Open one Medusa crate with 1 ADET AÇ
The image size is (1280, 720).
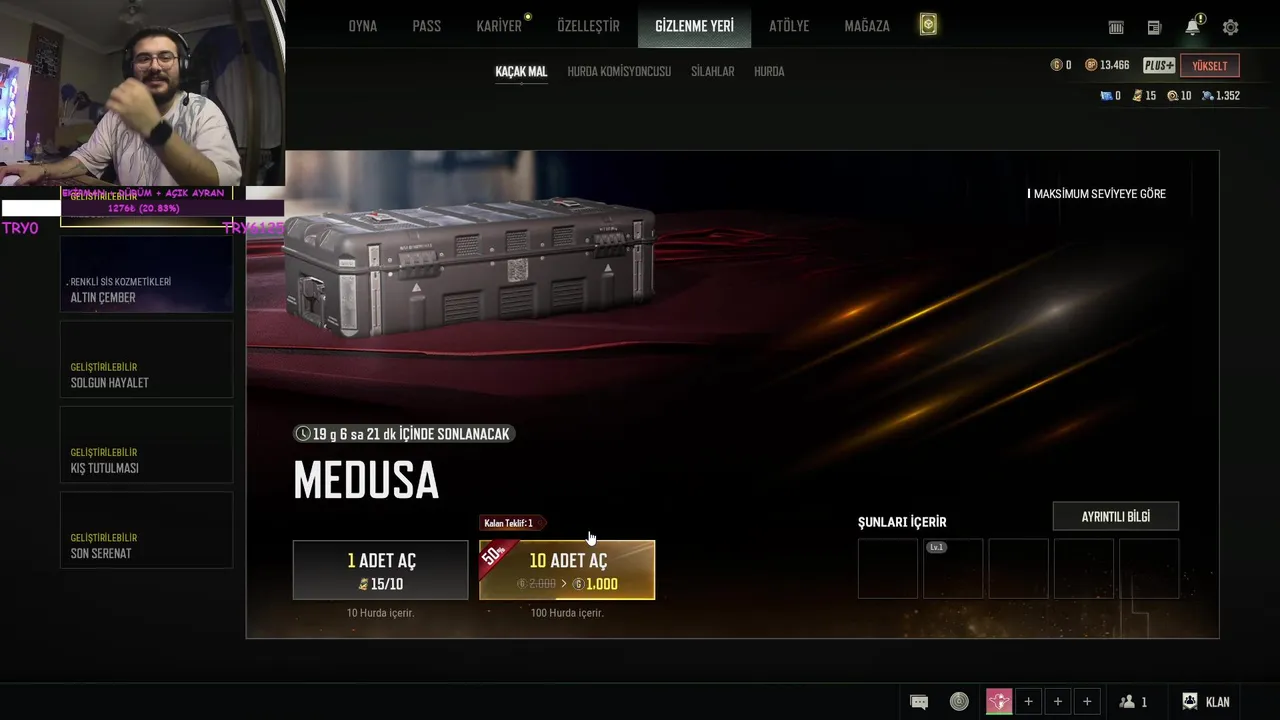[x=380, y=570]
